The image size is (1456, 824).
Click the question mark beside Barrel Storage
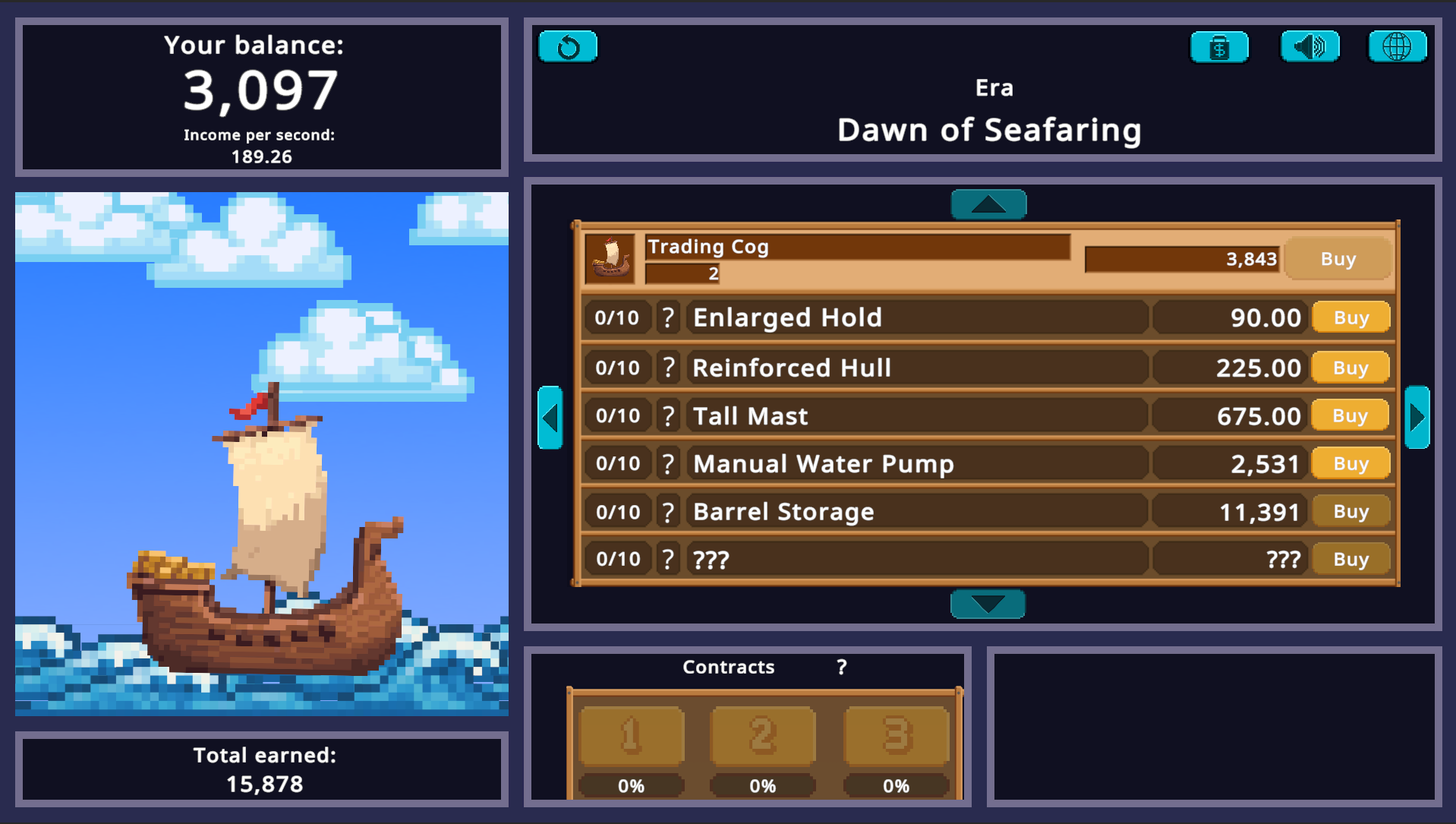tap(667, 510)
